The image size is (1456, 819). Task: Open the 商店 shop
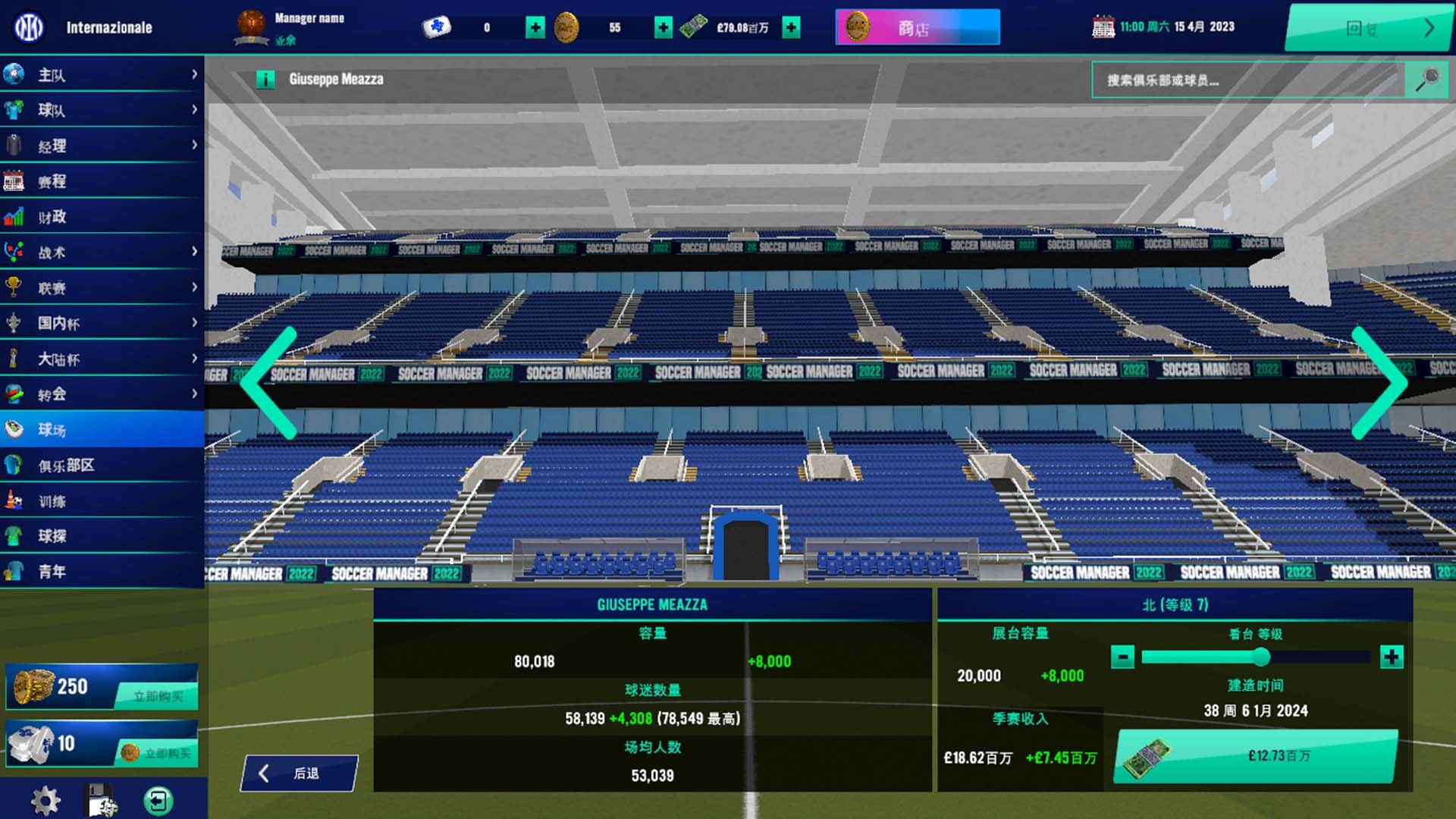[x=918, y=28]
